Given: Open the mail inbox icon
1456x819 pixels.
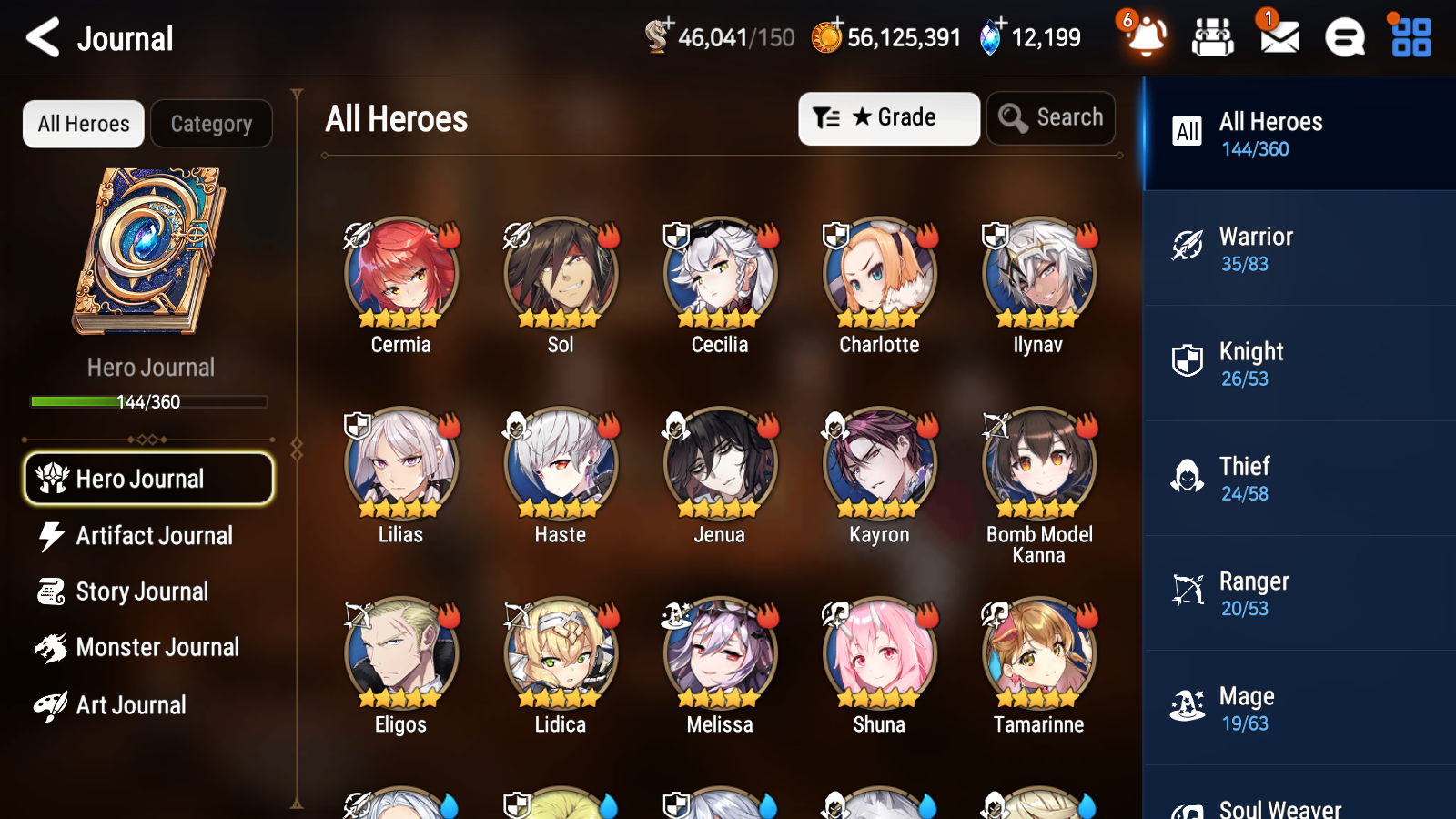Looking at the screenshot, I should [1278, 37].
